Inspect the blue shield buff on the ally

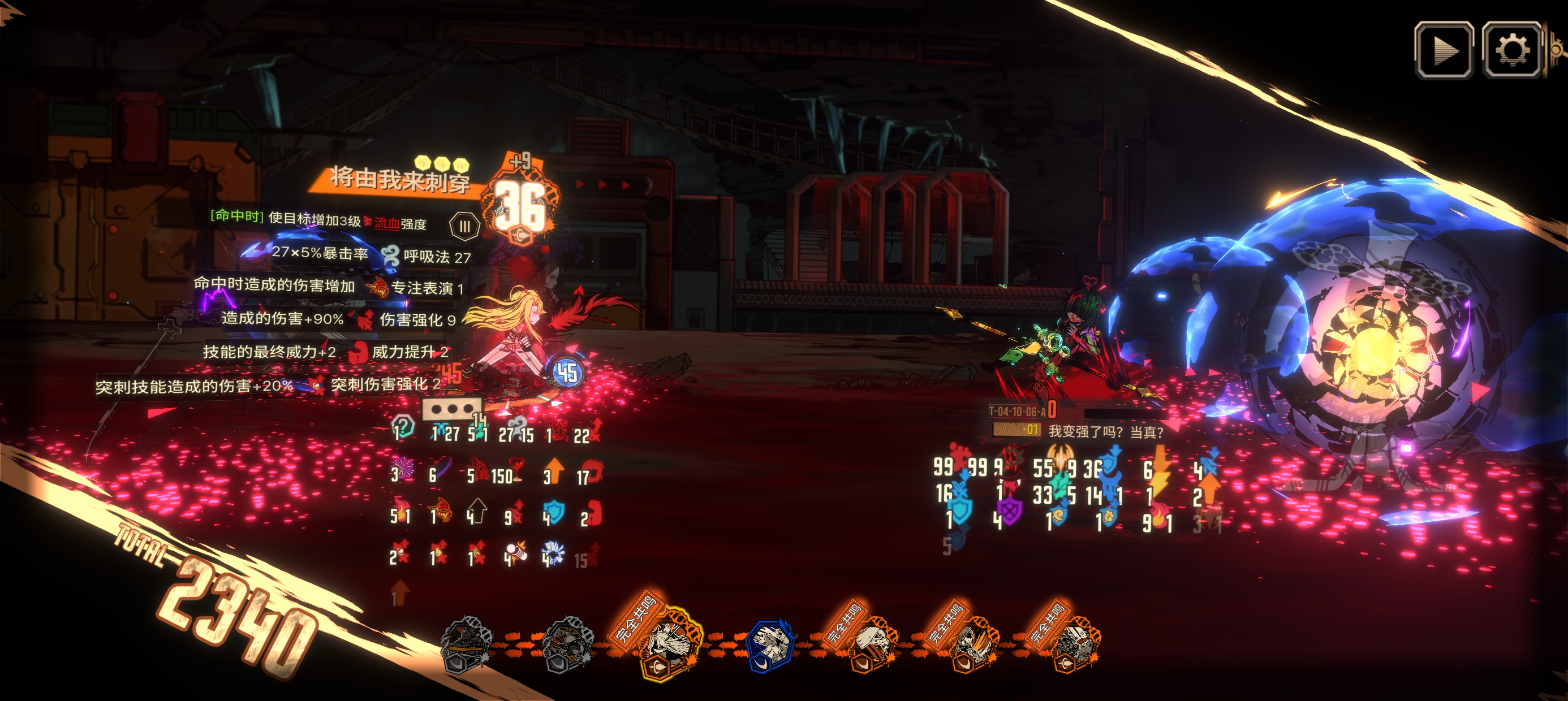pyautogui.click(x=554, y=513)
